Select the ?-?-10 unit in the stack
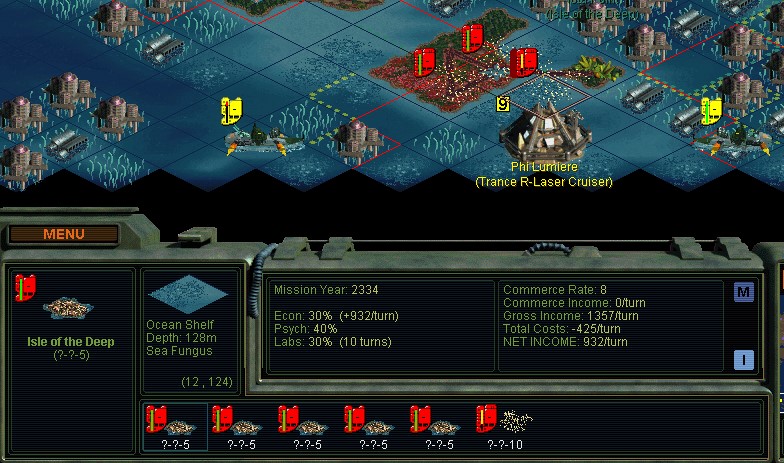The width and height of the screenshot is (784, 463). coord(505,425)
